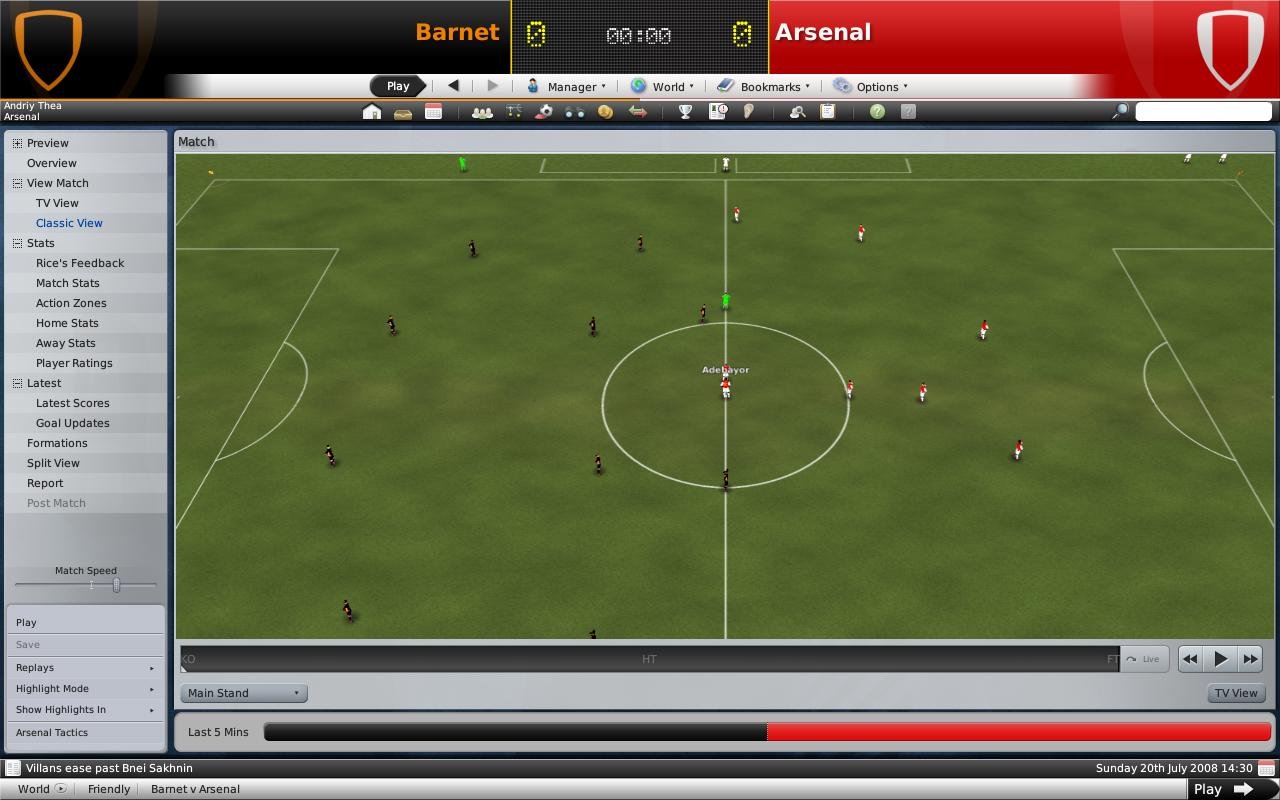Screen dimensions: 1280x800
Task: Switch to TV View in sidebar
Action: point(57,203)
